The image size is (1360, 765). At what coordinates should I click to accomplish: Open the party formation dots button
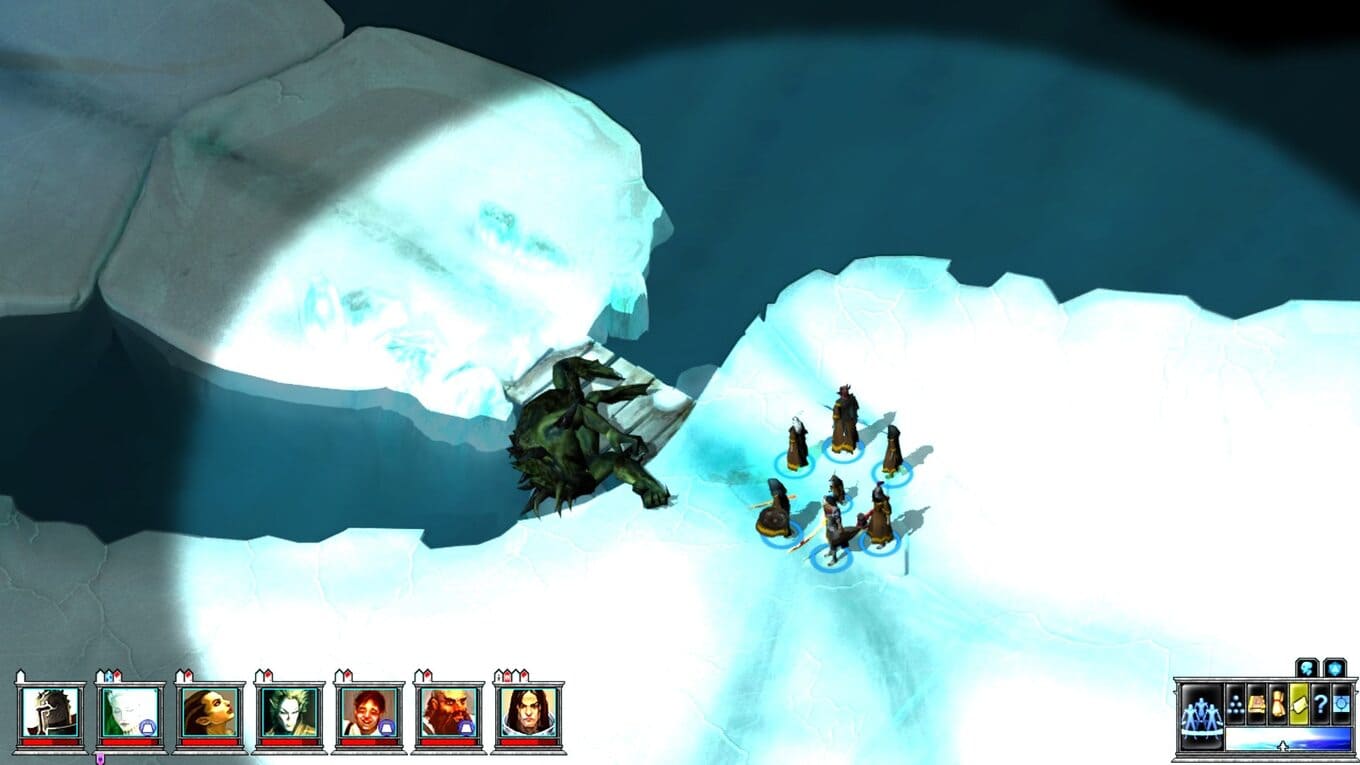coord(1236,703)
